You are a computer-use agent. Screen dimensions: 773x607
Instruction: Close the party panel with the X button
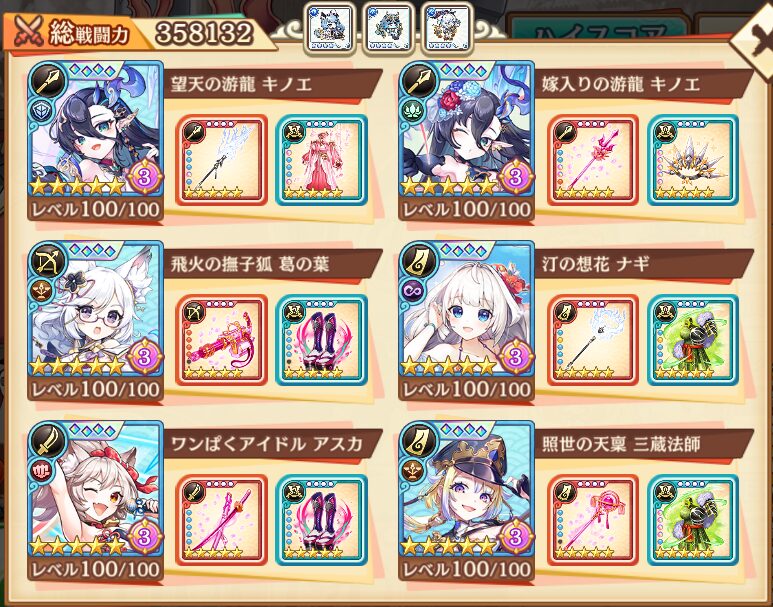click(x=750, y=40)
